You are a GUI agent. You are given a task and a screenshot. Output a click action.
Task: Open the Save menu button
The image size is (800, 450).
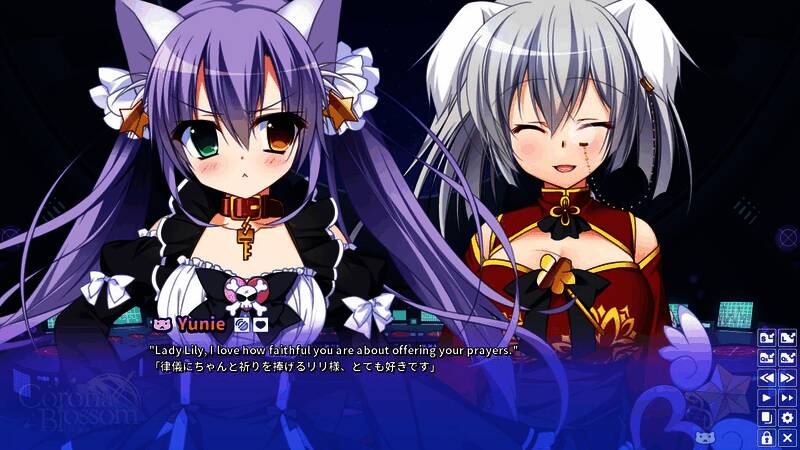tap(767, 337)
